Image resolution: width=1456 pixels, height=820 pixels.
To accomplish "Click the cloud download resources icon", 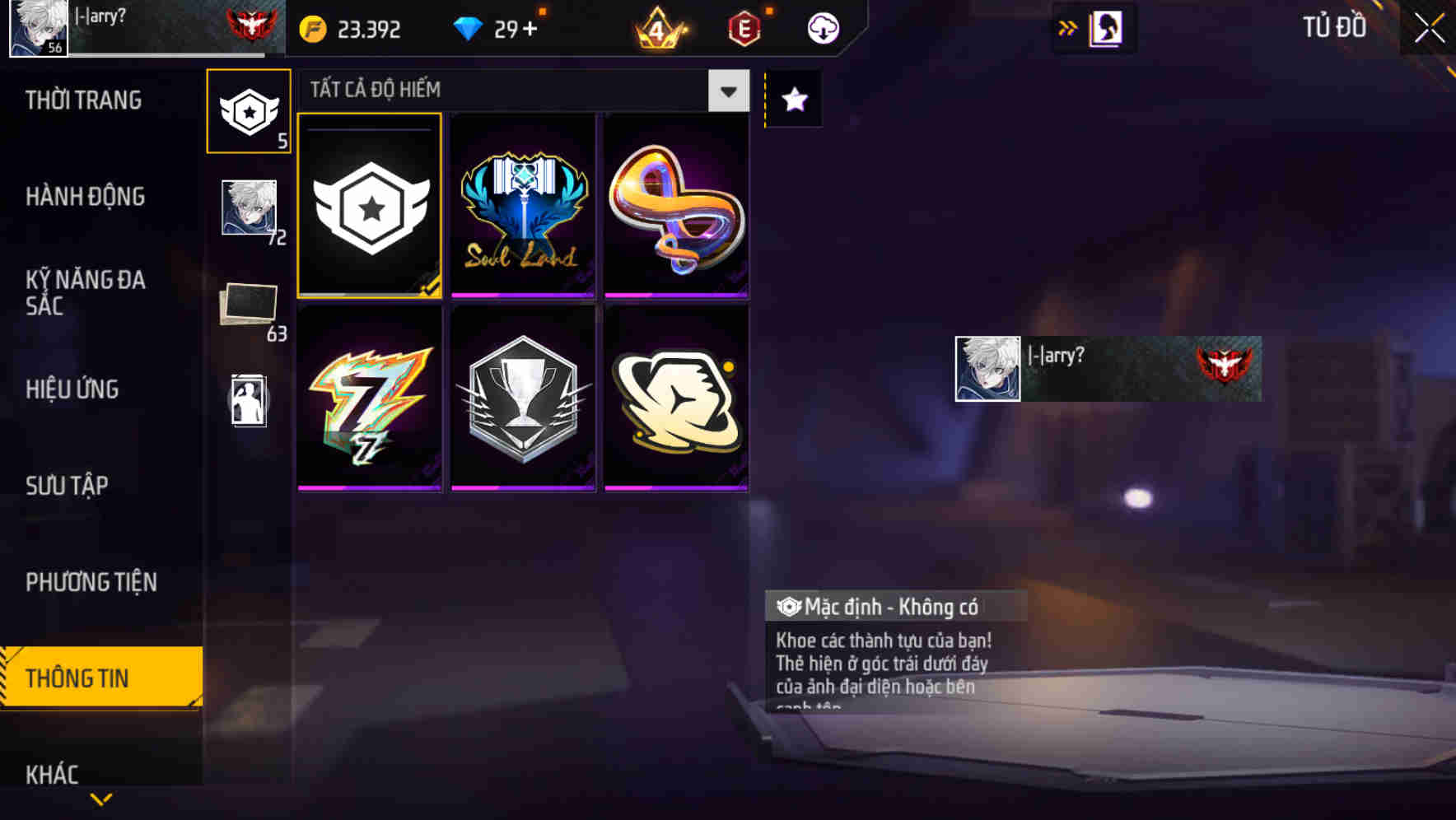I will tap(823, 27).
